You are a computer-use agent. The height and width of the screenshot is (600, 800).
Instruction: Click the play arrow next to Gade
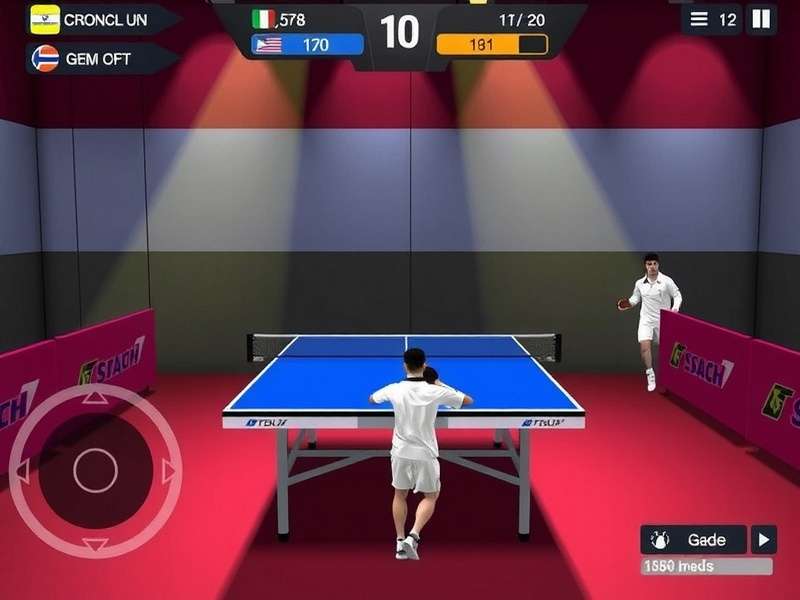pyautogui.click(x=764, y=540)
